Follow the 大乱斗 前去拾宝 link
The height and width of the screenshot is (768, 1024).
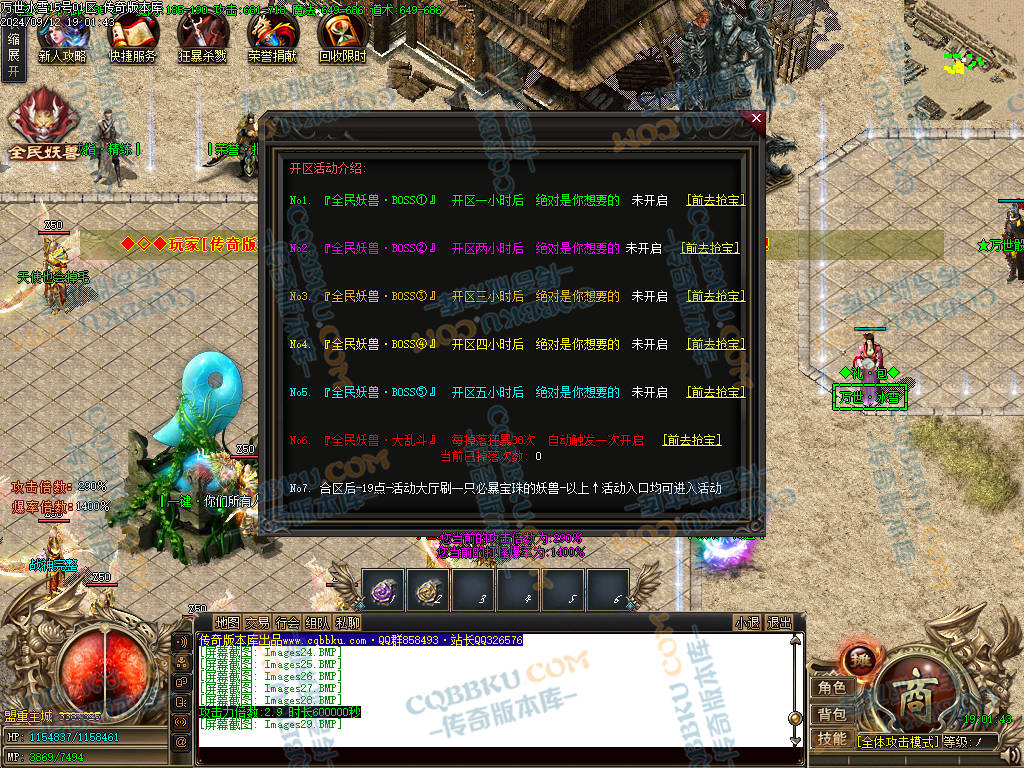(x=692, y=440)
